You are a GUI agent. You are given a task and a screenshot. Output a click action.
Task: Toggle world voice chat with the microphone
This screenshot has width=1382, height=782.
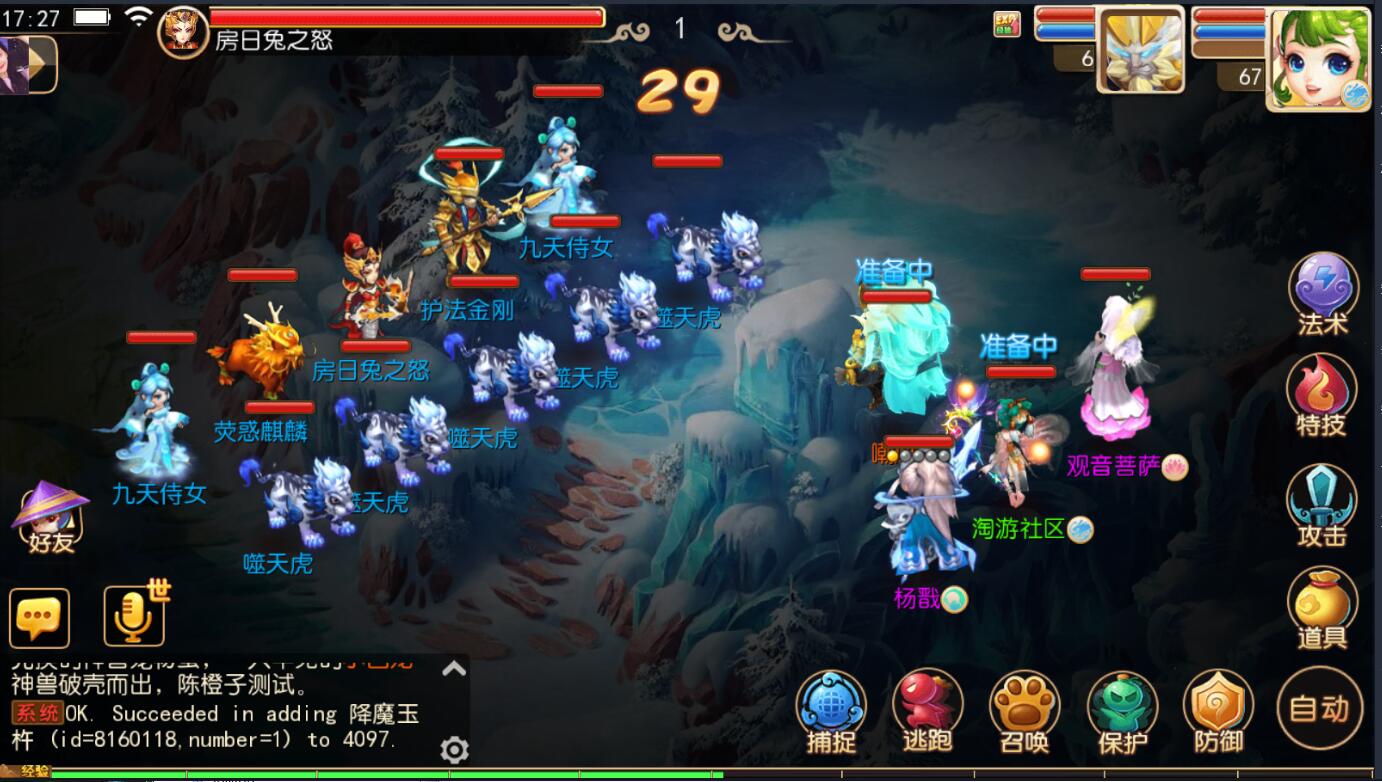point(133,614)
